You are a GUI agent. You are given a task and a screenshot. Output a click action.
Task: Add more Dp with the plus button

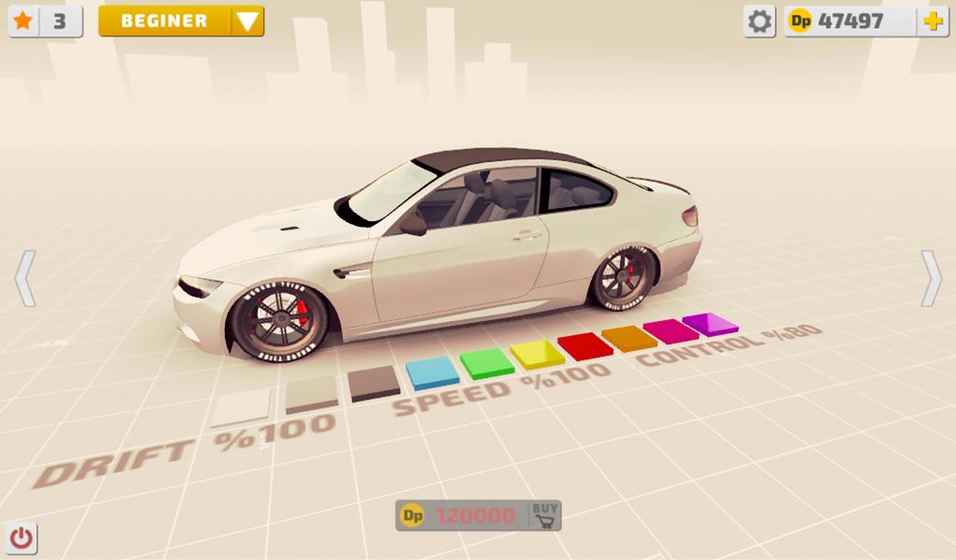tap(933, 21)
